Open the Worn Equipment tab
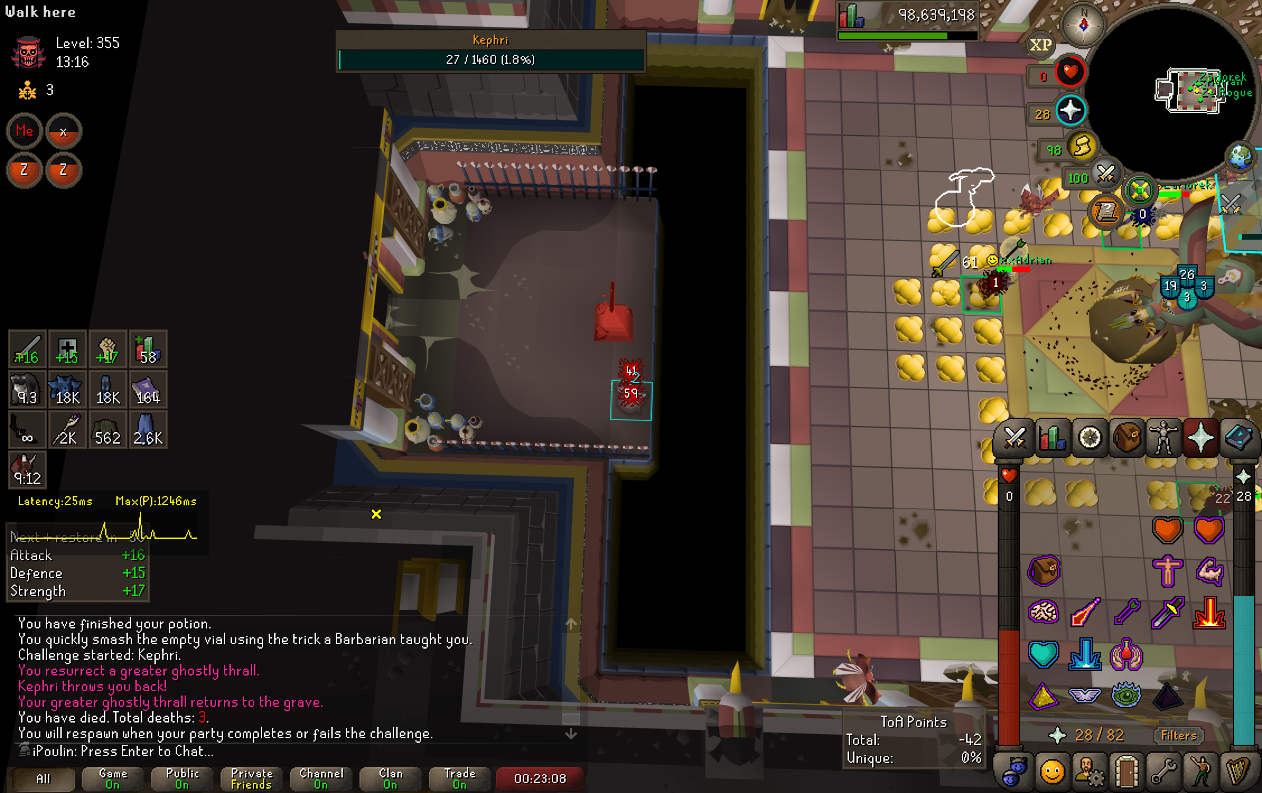Viewport: 1262px width, 793px height. pyautogui.click(x=1163, y=437)
